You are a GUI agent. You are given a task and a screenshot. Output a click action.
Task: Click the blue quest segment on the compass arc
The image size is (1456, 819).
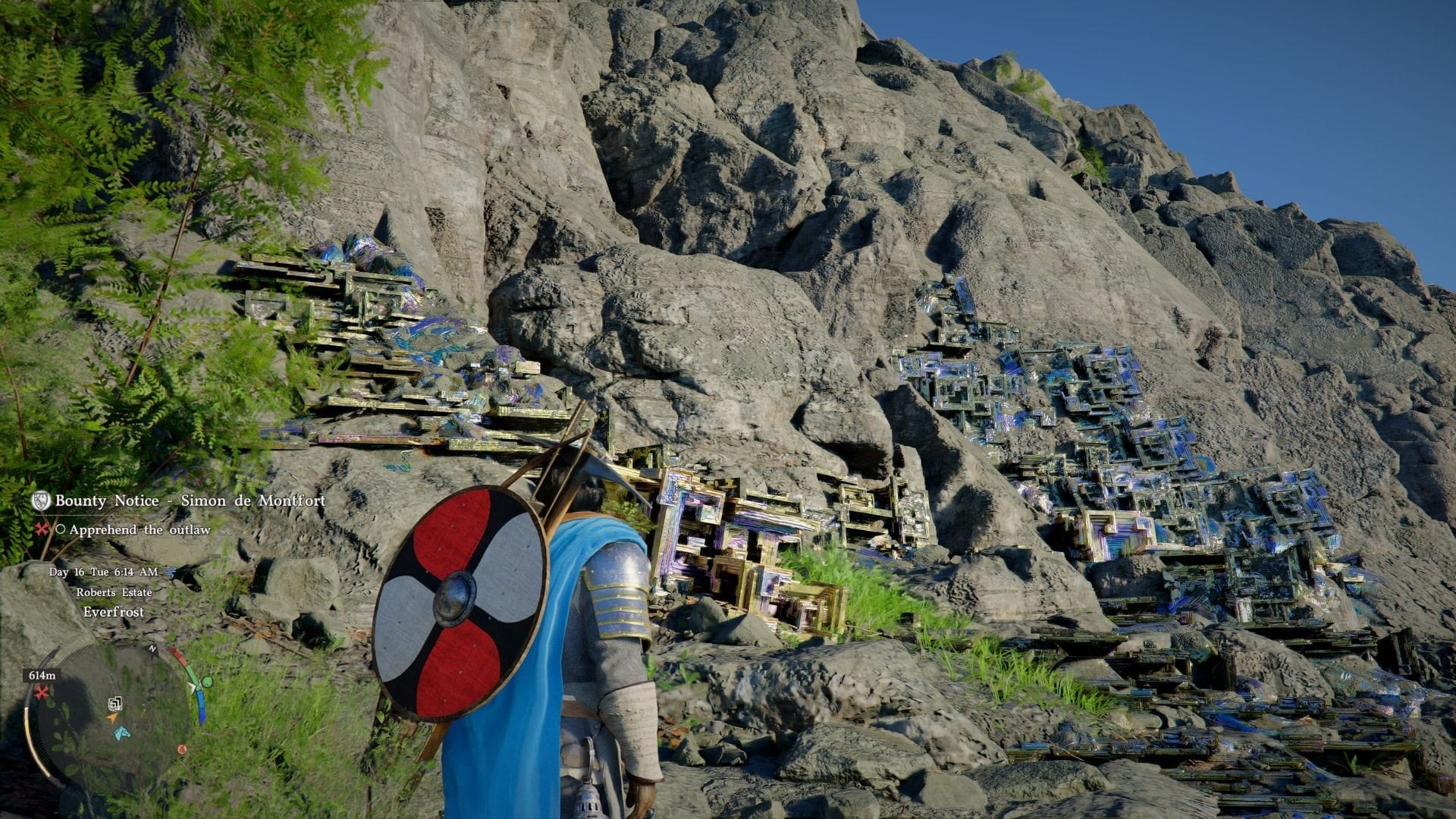coord(200,708)
